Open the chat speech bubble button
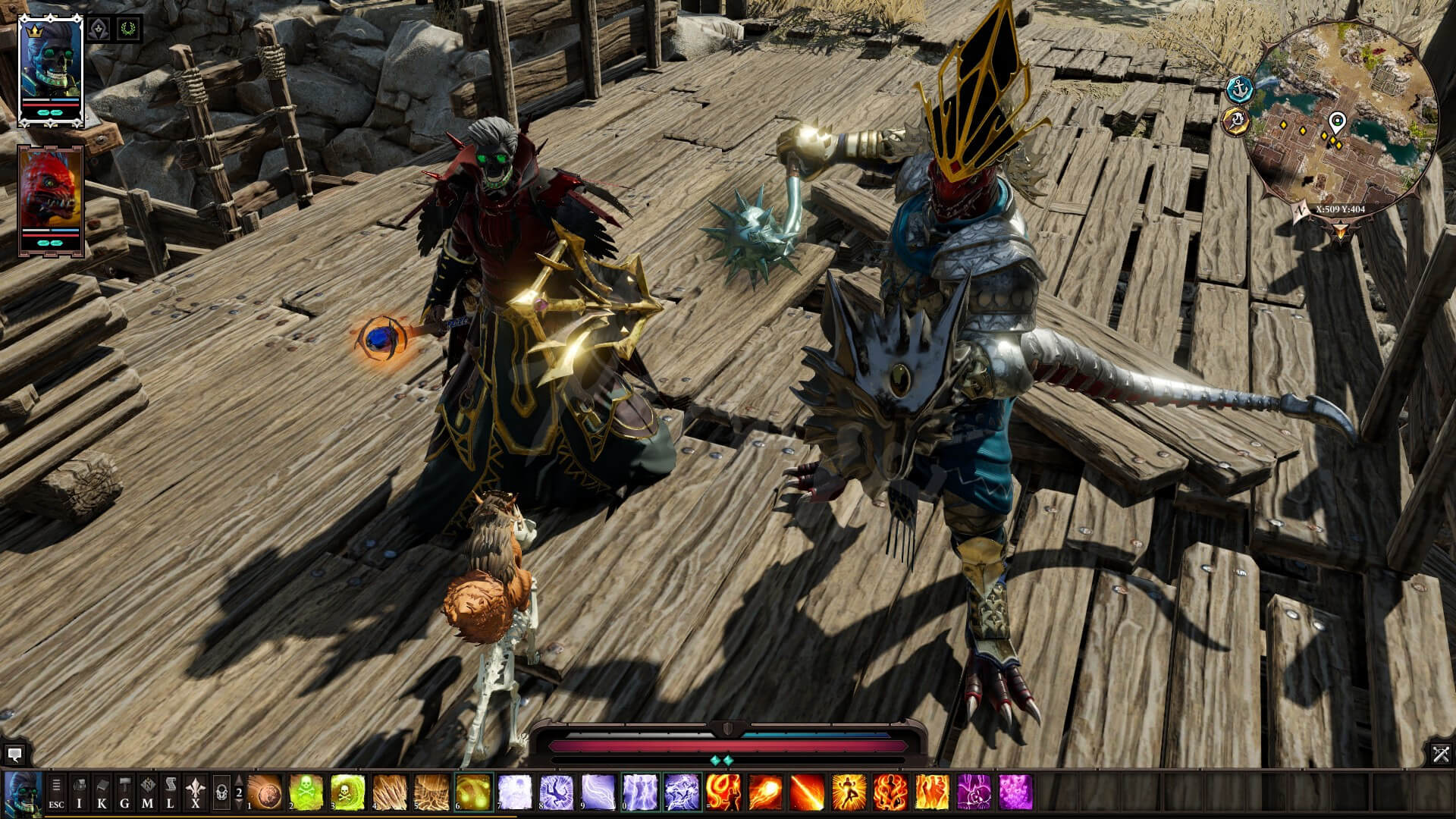Viewport: 1456px width, 819px height. tap(14, 754)
